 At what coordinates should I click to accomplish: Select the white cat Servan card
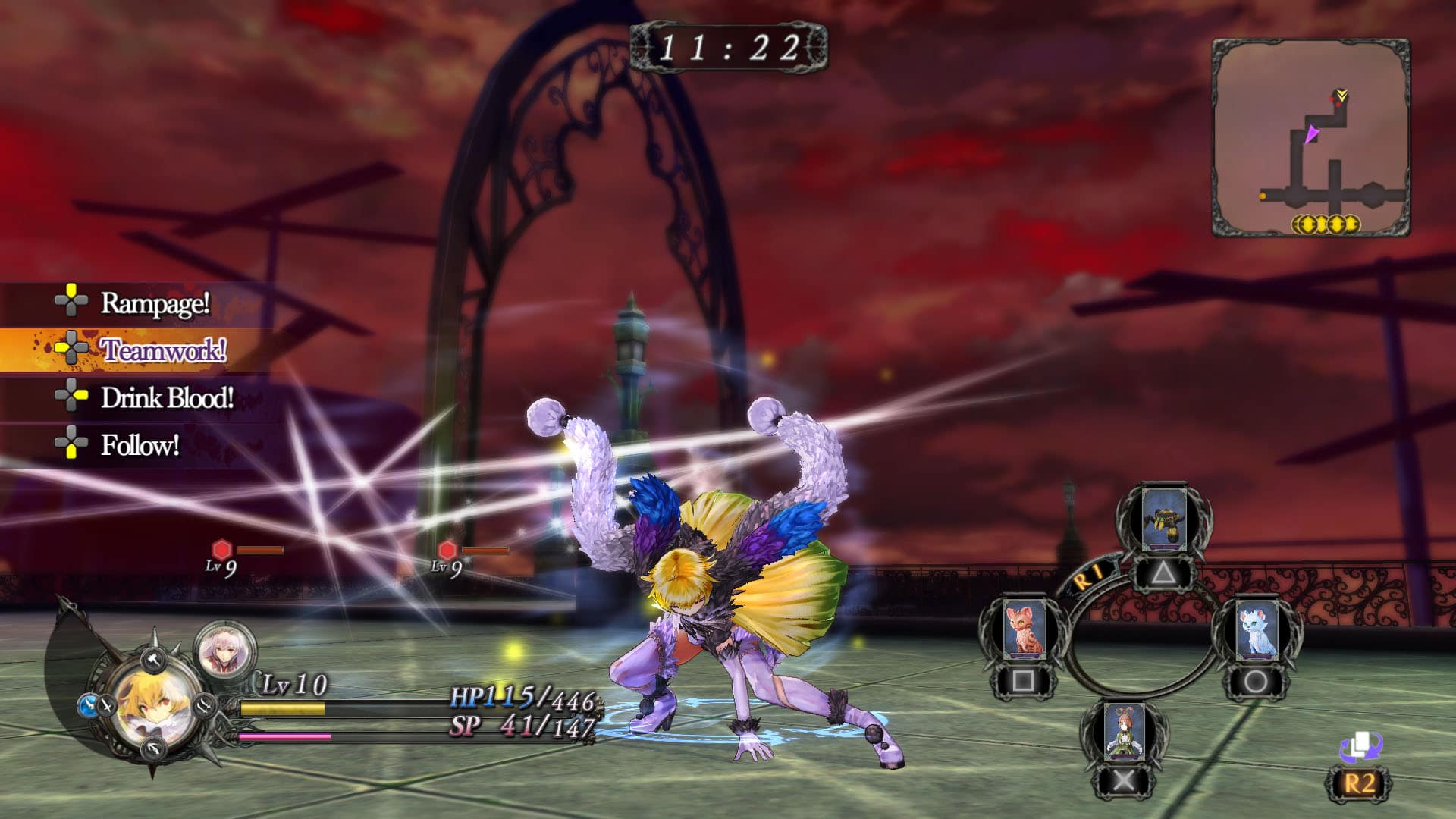coord(1257,629)
